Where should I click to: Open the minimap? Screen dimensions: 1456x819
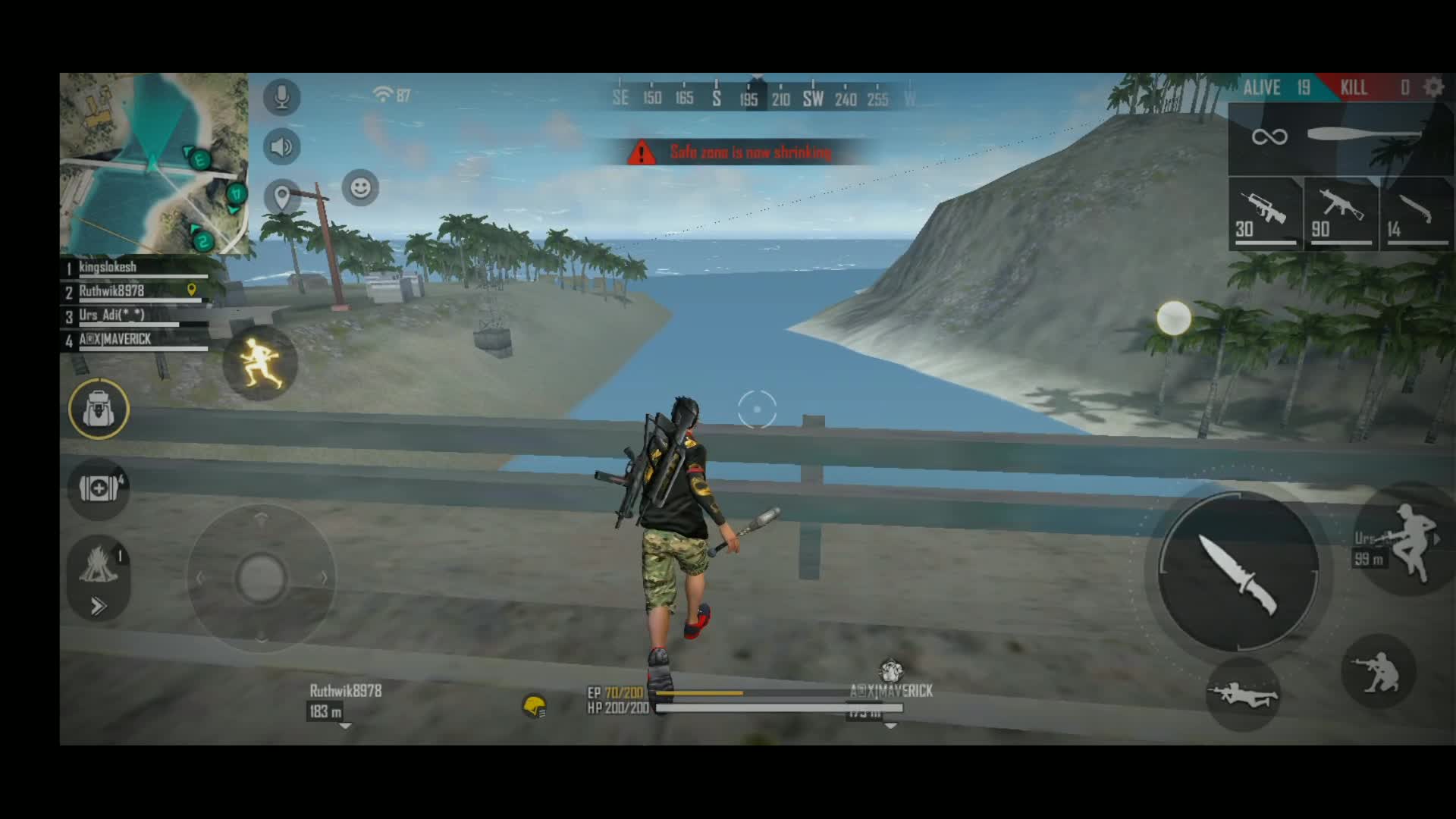(154, 163)
